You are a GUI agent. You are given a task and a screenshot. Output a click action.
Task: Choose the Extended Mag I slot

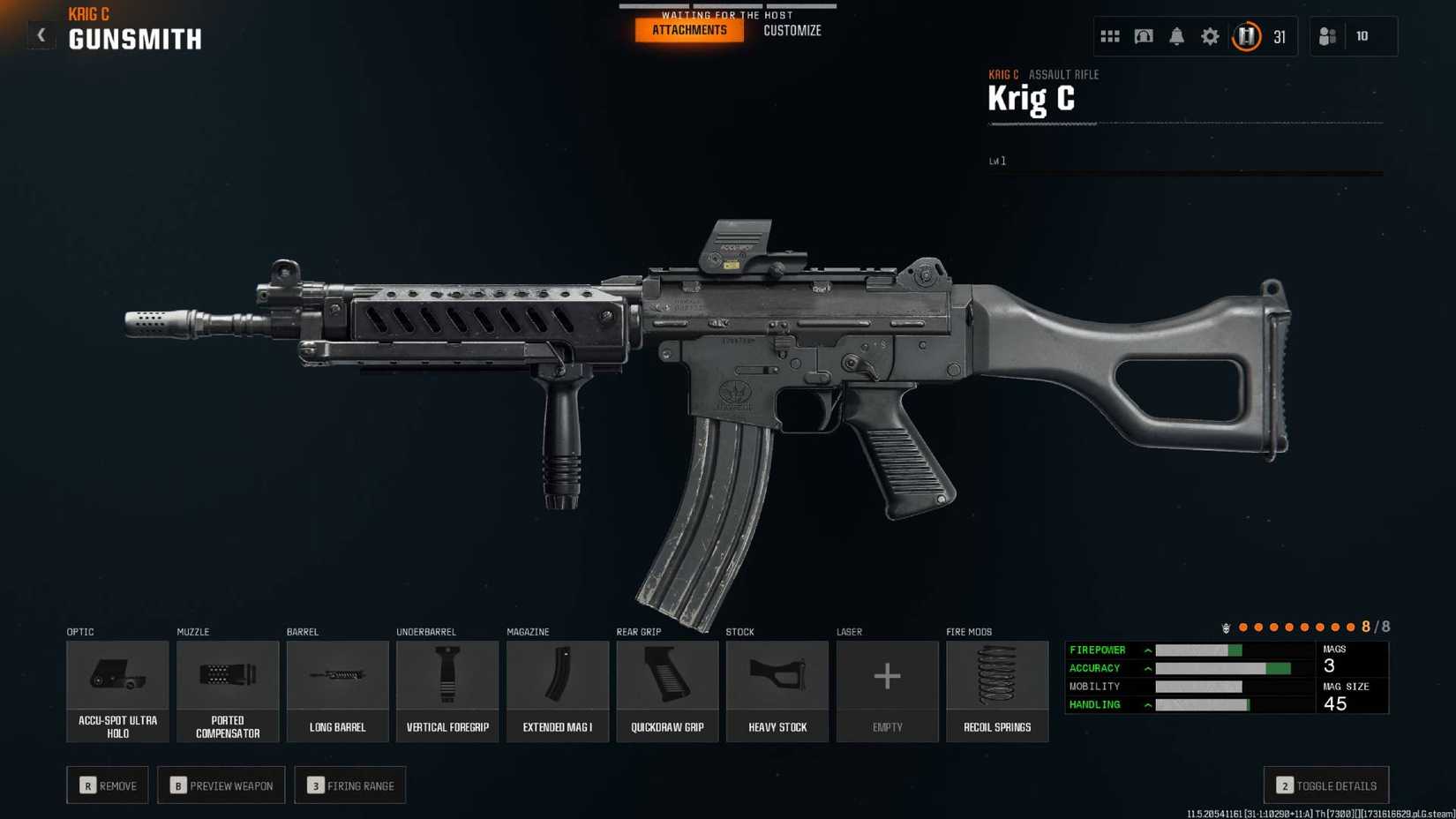[x=557, y=691]
